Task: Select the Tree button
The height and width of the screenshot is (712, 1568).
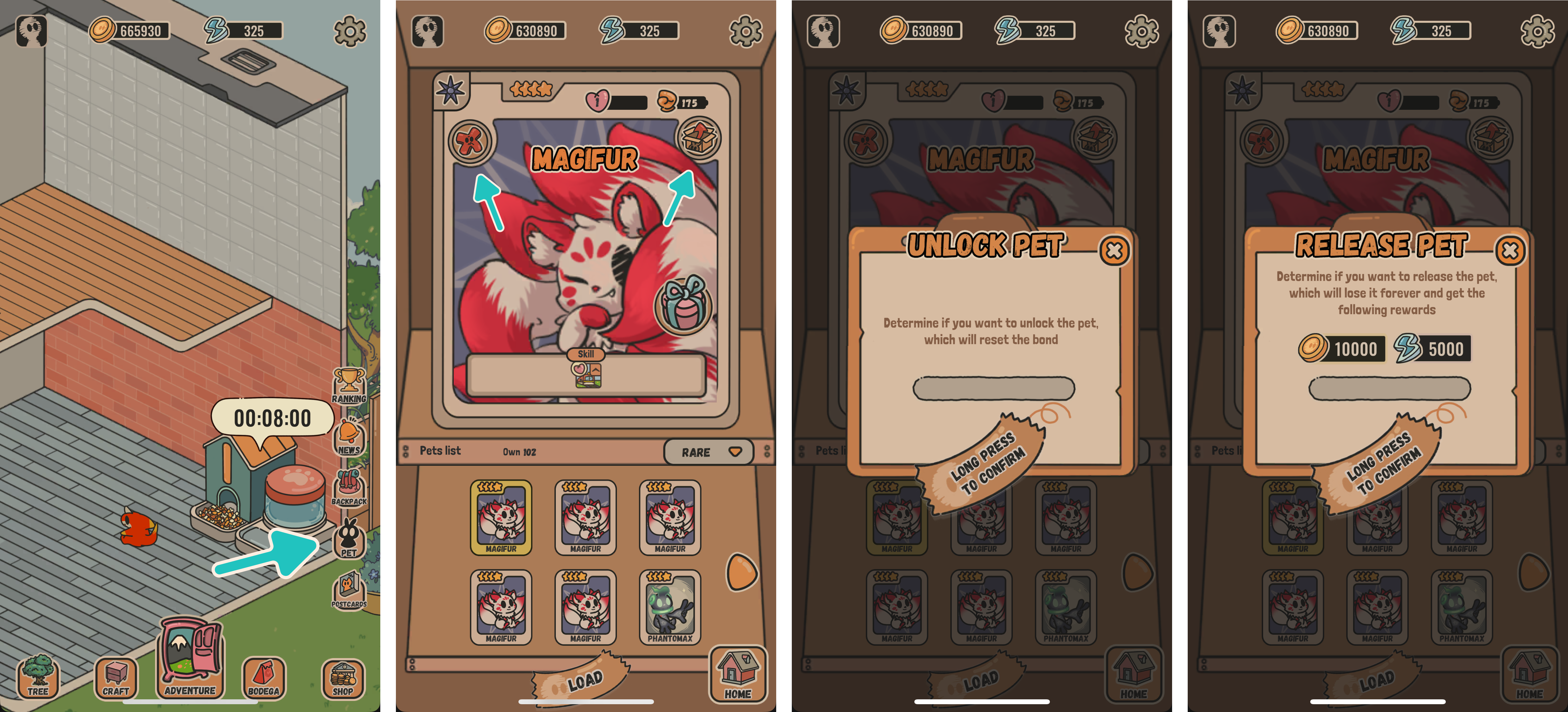Action: point(38,676)
